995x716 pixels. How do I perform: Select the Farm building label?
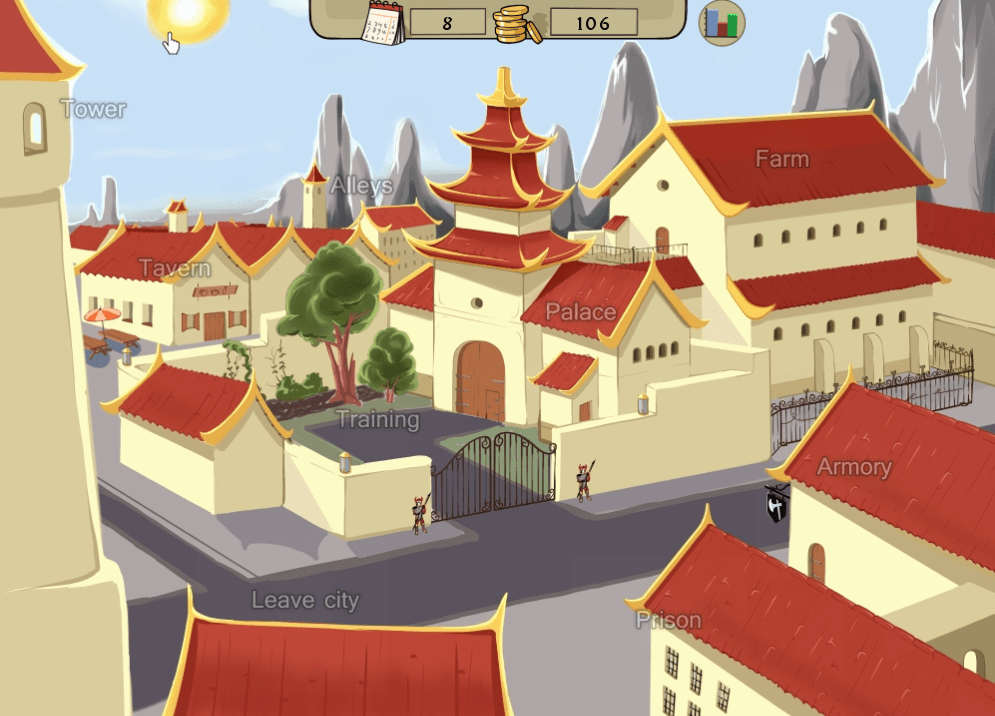point(782,159)
